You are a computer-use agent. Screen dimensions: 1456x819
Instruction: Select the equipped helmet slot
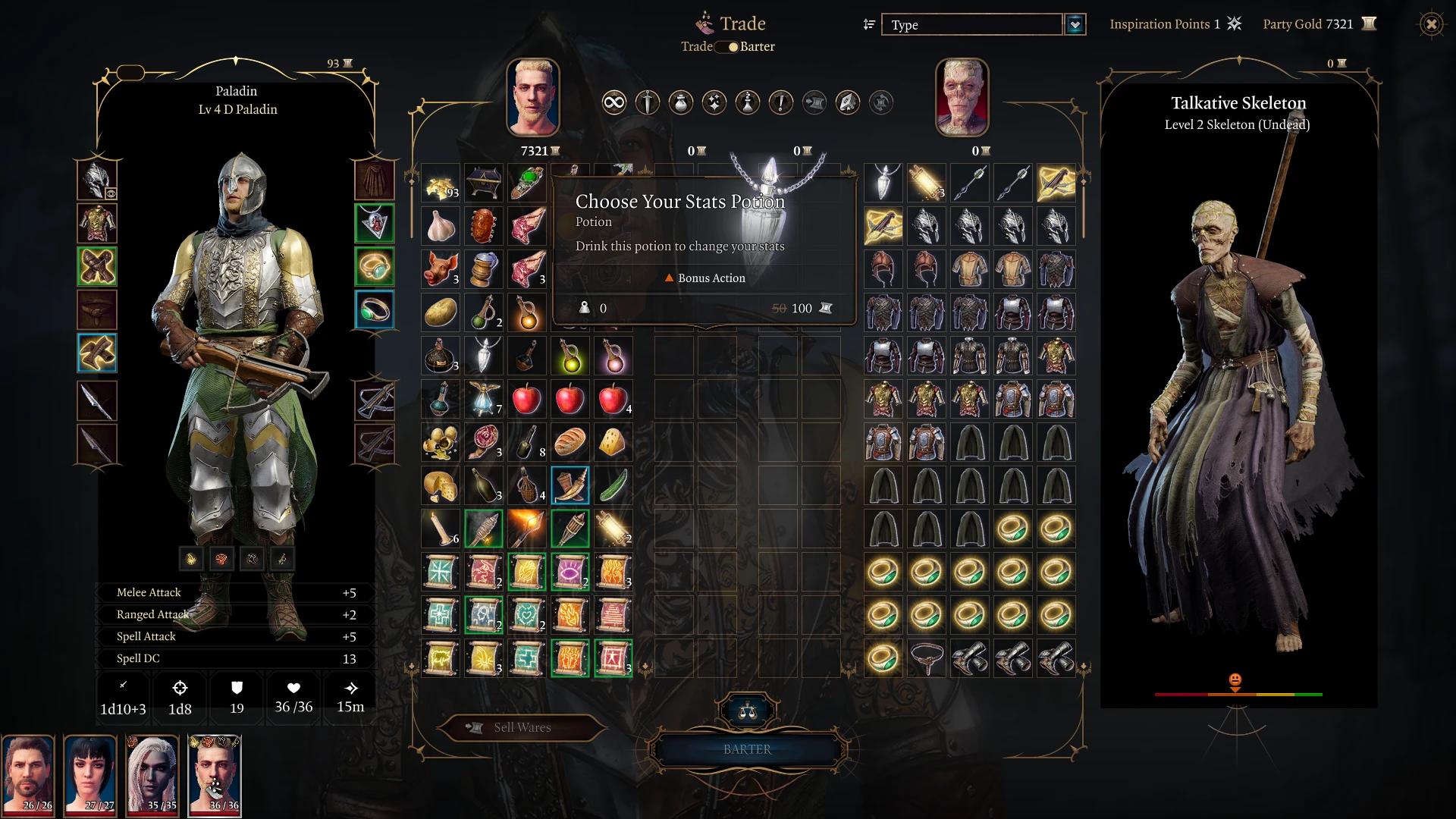97,180
